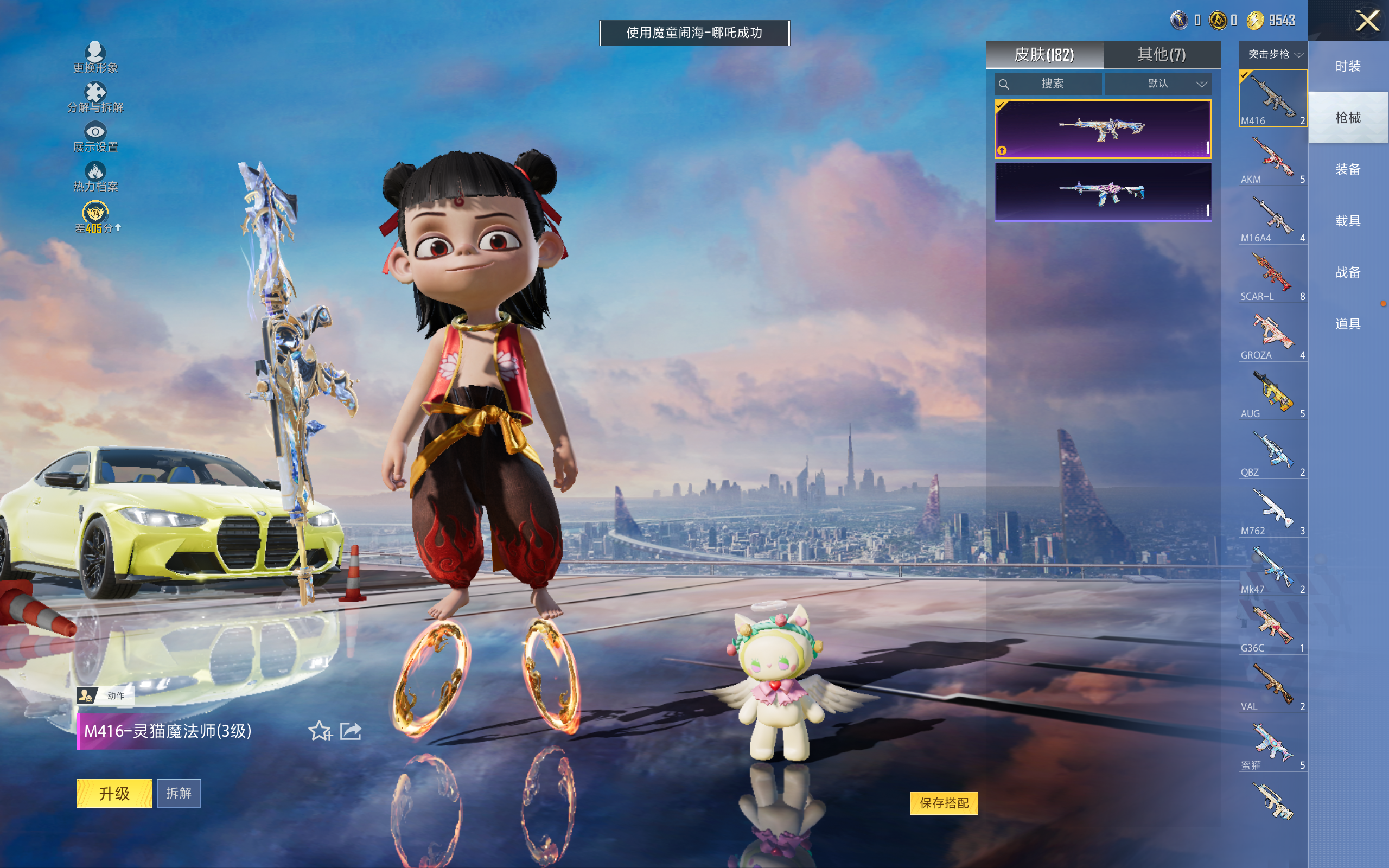Open the 展示设置 display settings
The width and height of the screenshot is (1389, 868).
pos(95,137)
